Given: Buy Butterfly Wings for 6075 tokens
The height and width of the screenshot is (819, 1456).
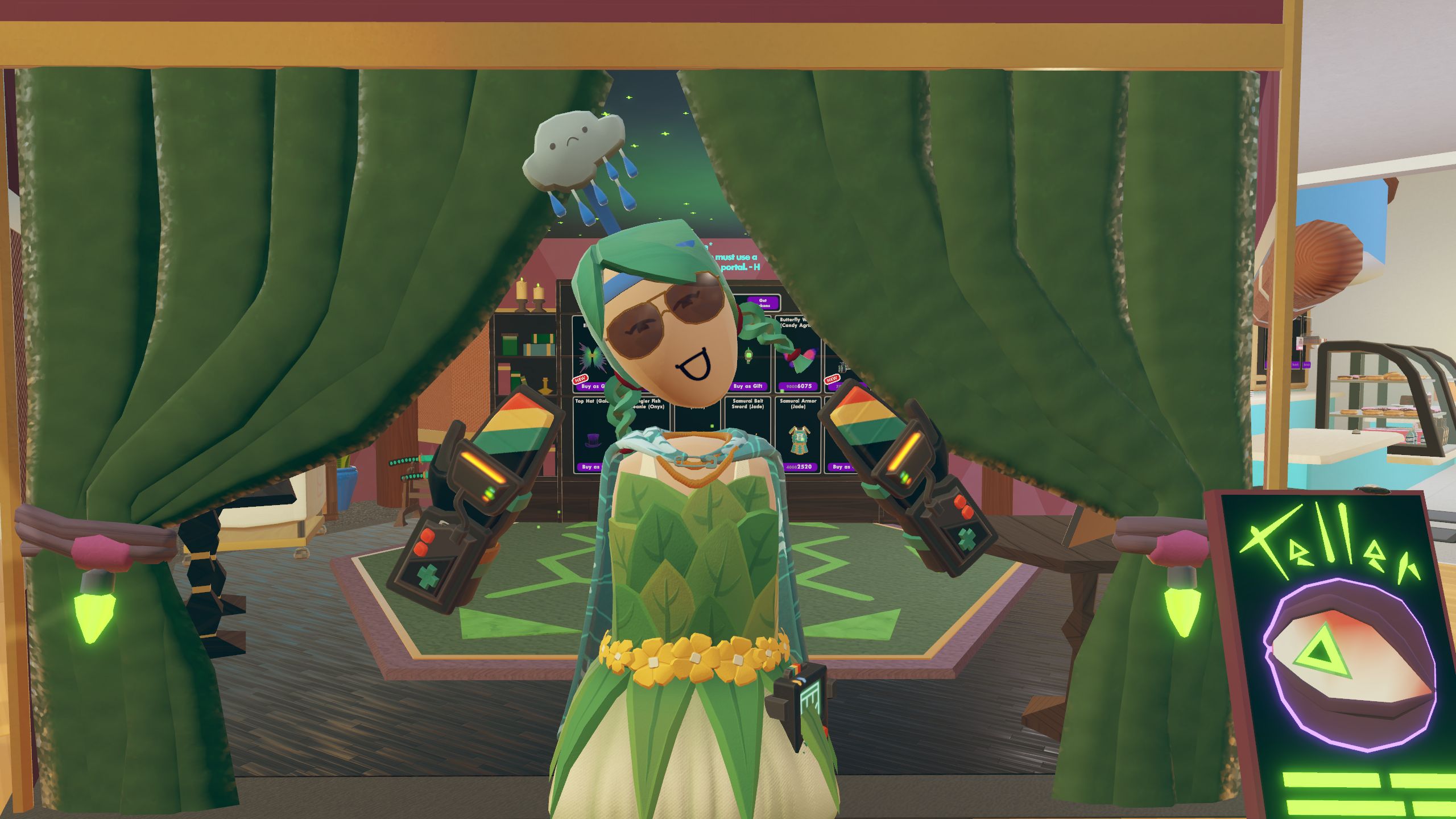Looking at the screenshot, I should [799, 386].
